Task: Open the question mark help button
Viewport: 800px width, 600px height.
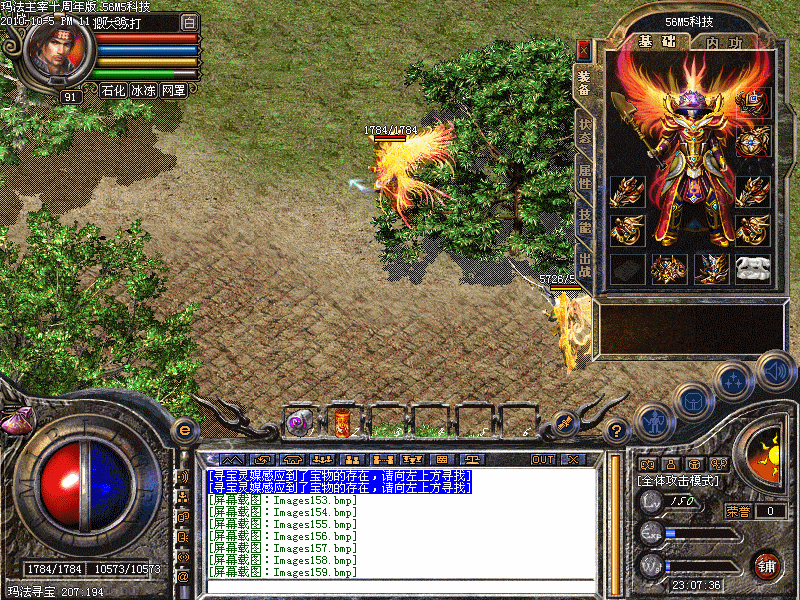Action: 617,431
